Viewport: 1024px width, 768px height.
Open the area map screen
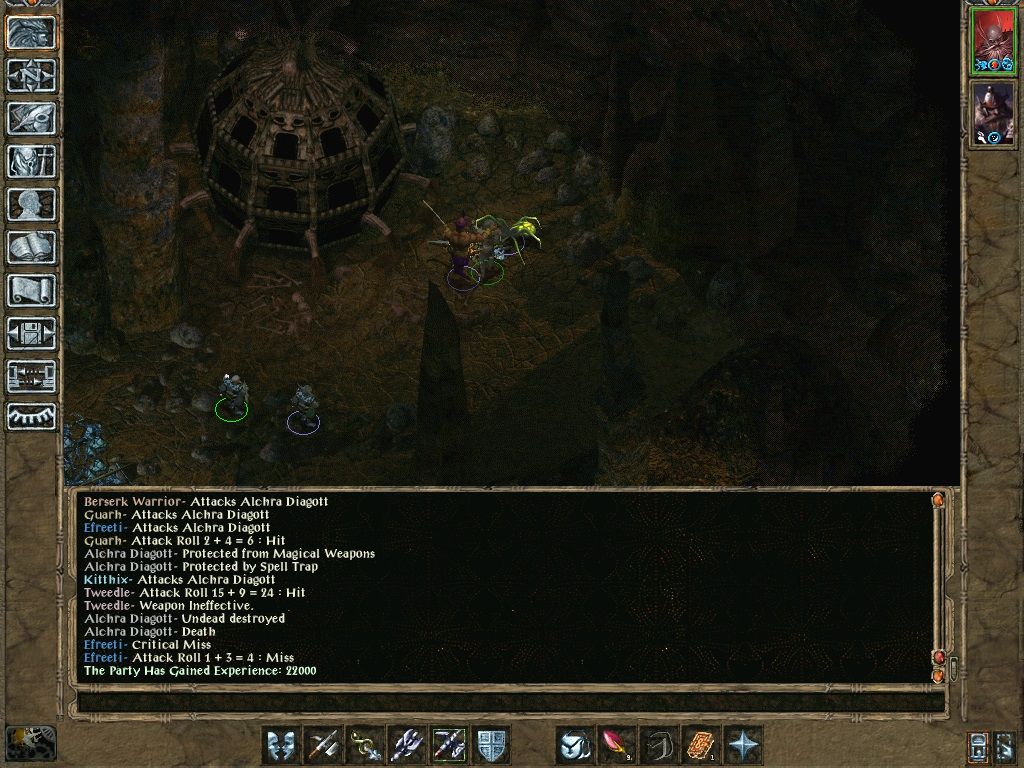tap(32, 75)
